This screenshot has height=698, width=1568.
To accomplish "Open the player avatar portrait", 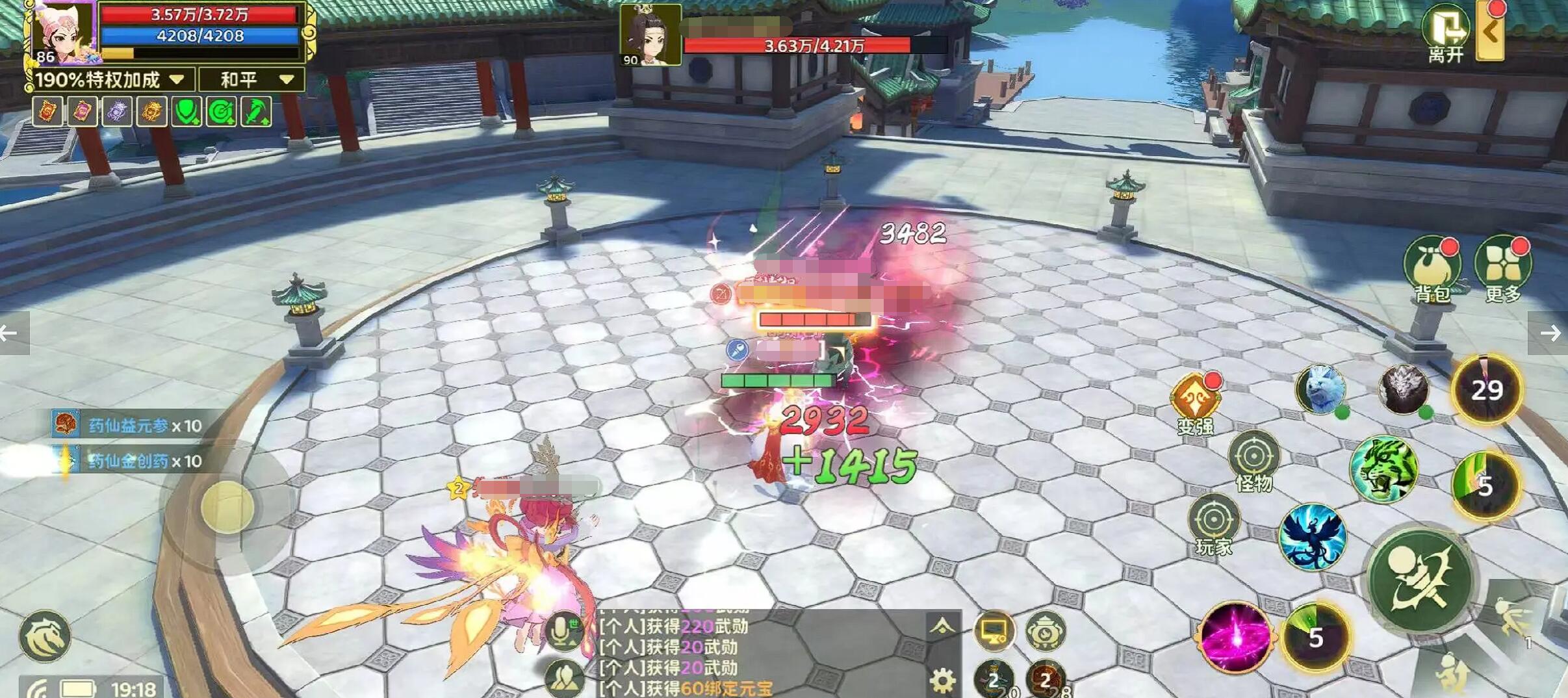I will (62, 32).
